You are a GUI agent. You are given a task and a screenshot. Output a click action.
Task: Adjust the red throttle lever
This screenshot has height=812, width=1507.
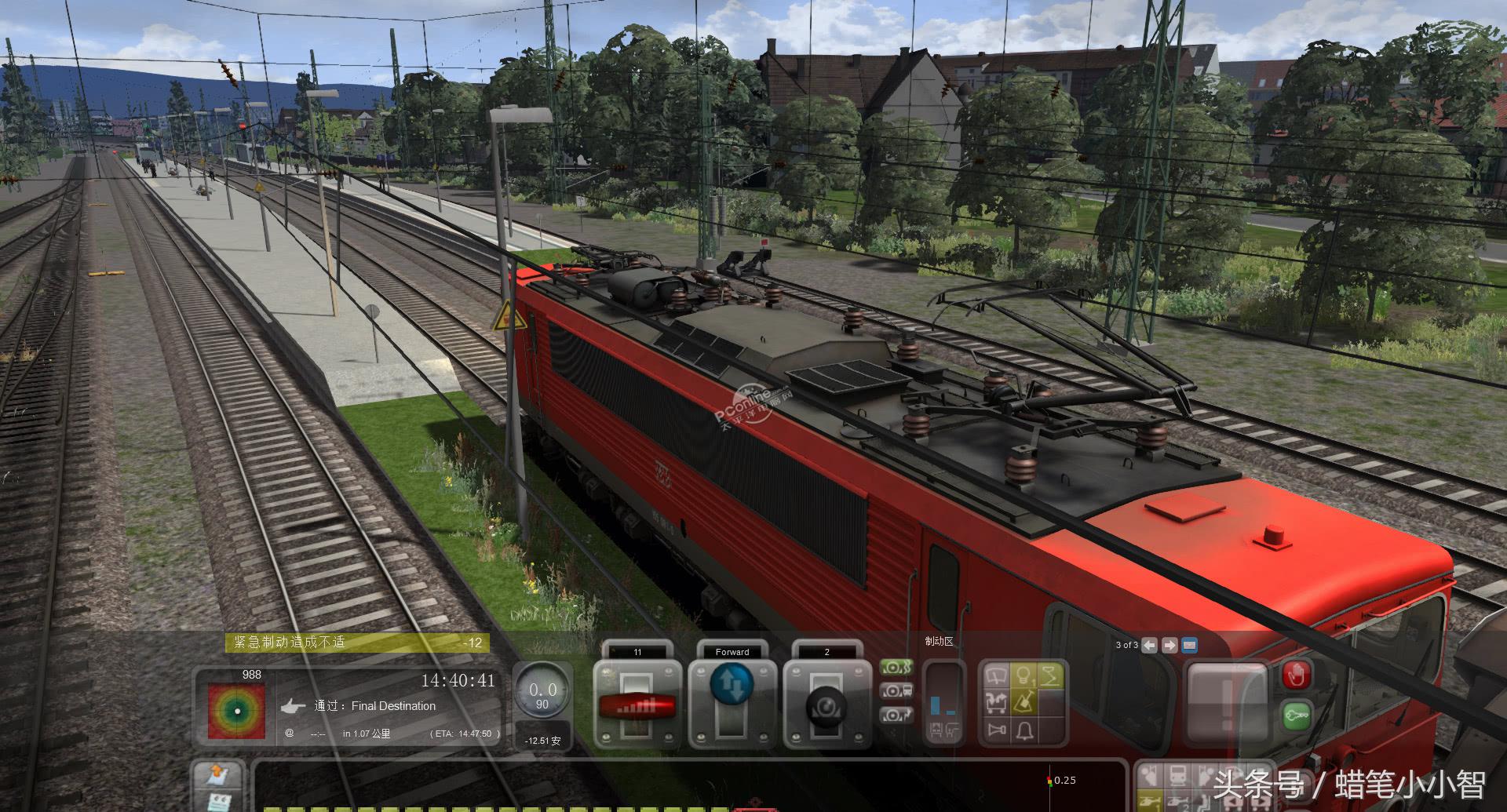637,705
